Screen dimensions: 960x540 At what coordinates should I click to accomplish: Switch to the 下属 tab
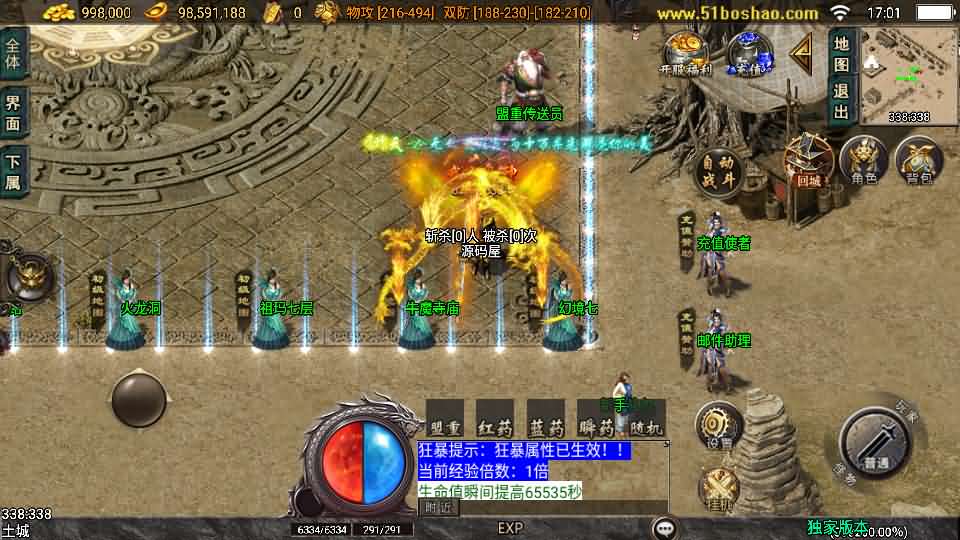click(13, 170)
